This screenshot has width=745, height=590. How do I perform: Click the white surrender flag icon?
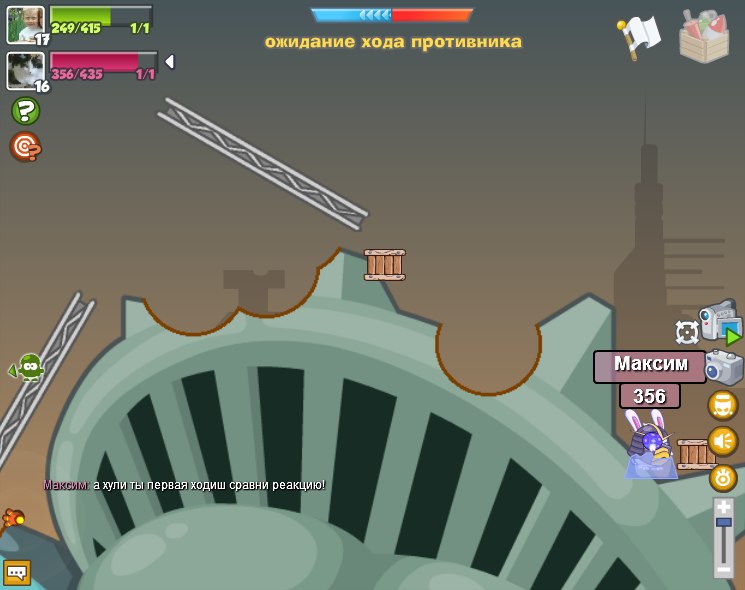640,35
